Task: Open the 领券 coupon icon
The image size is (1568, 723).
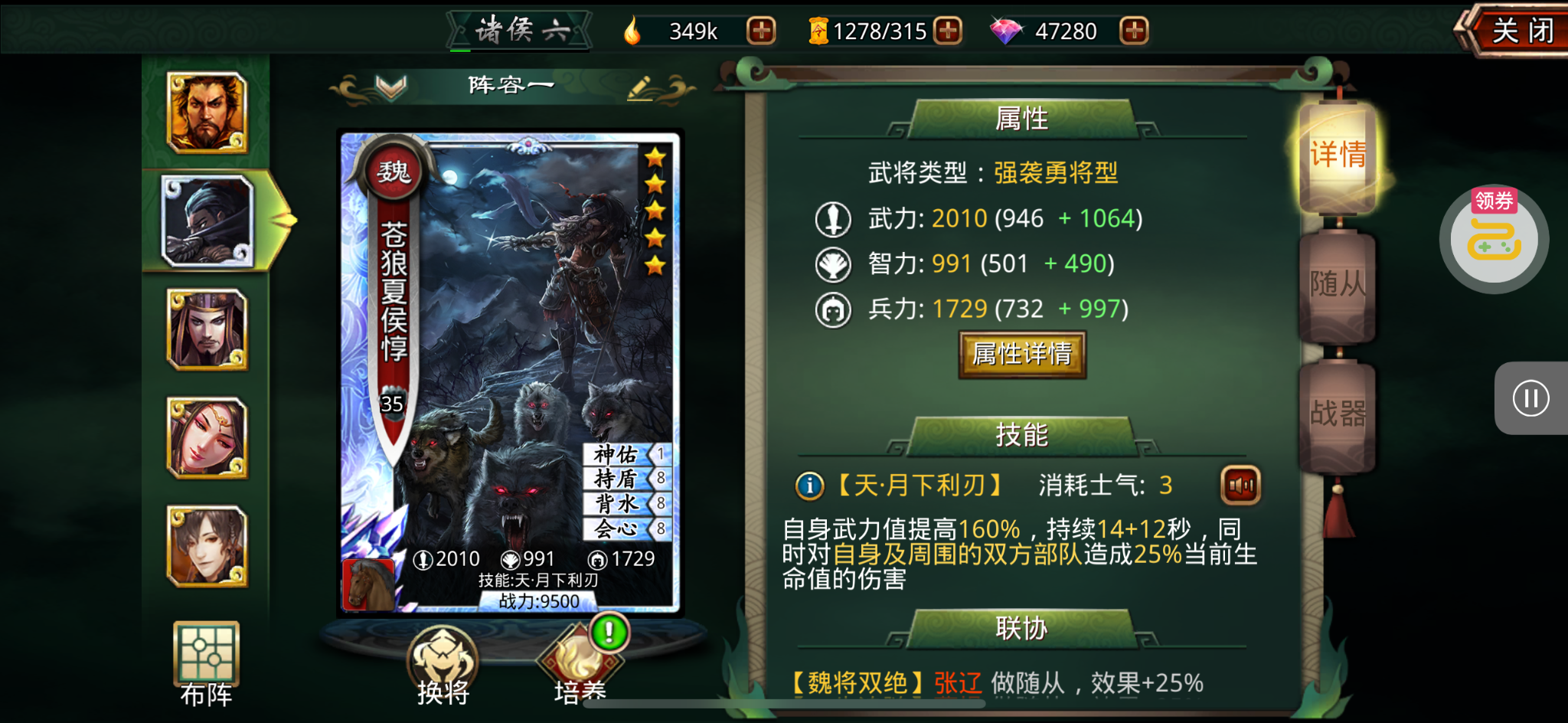Action: coord(1494,237)
